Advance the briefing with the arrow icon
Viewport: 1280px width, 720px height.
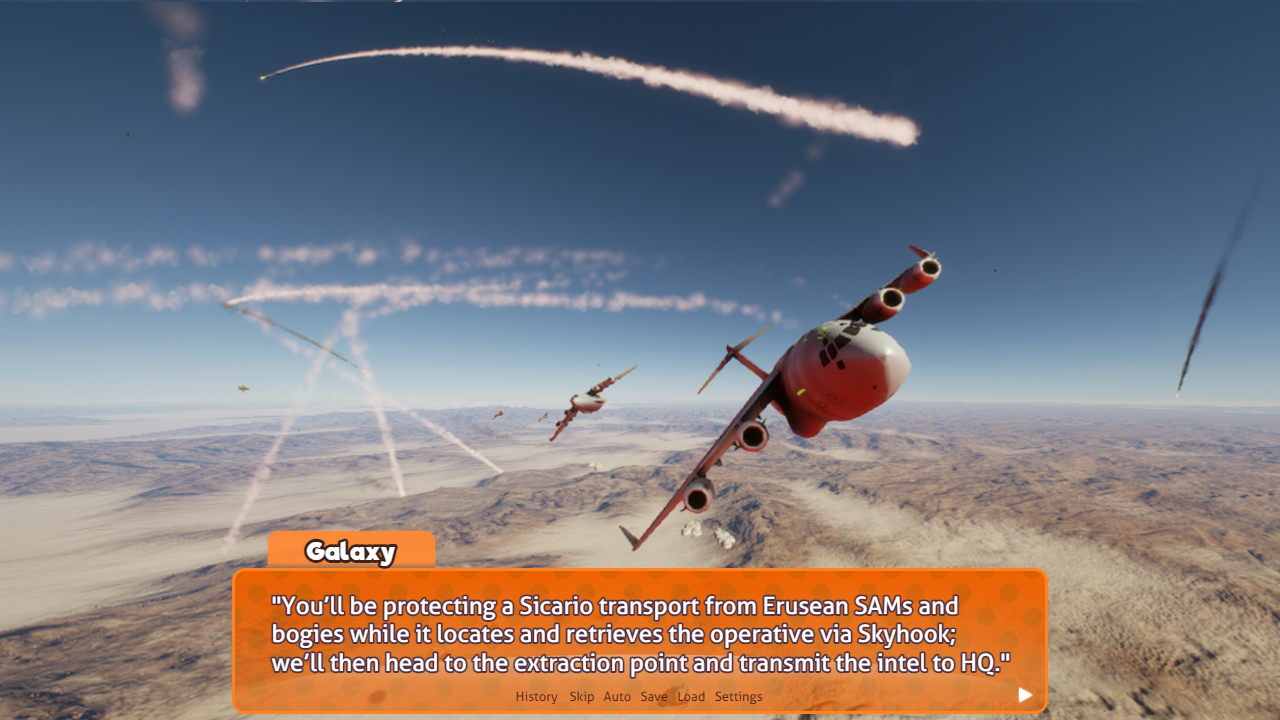point(1024,694)
